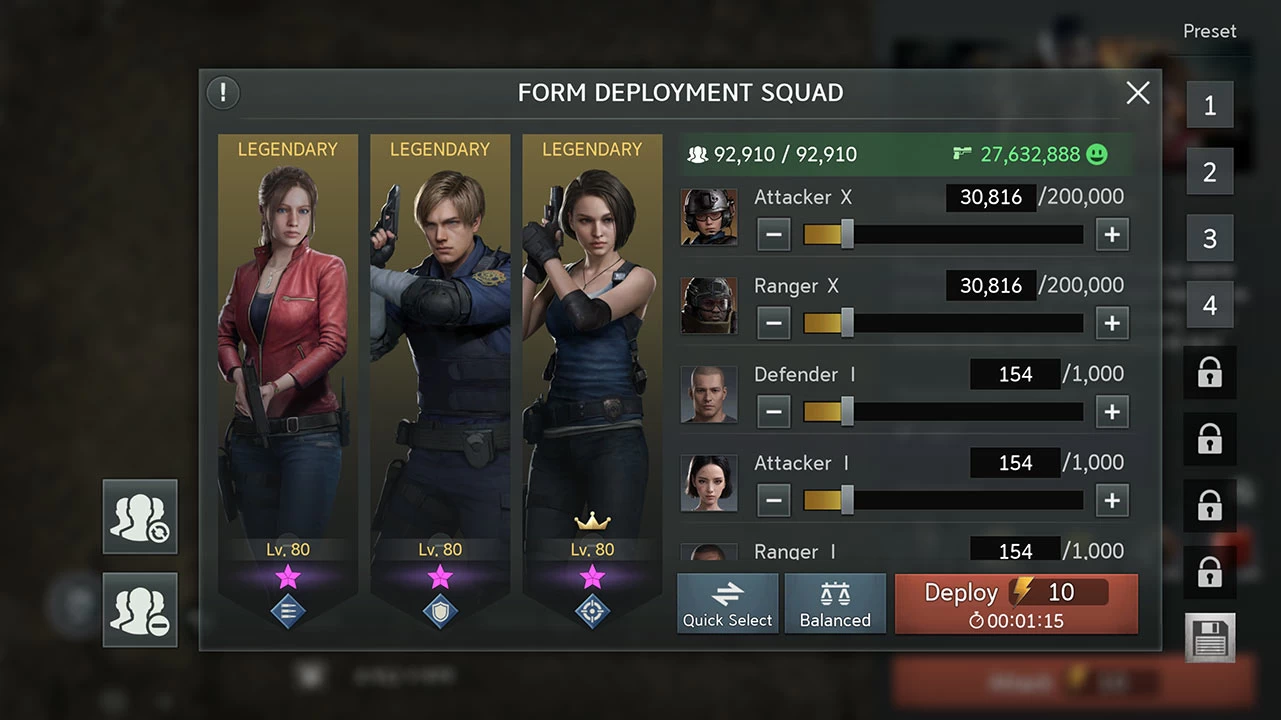Screen dimensions: 1281x720
Task: Deploy the squad with red Deploy button
Action: point(1015,604)
